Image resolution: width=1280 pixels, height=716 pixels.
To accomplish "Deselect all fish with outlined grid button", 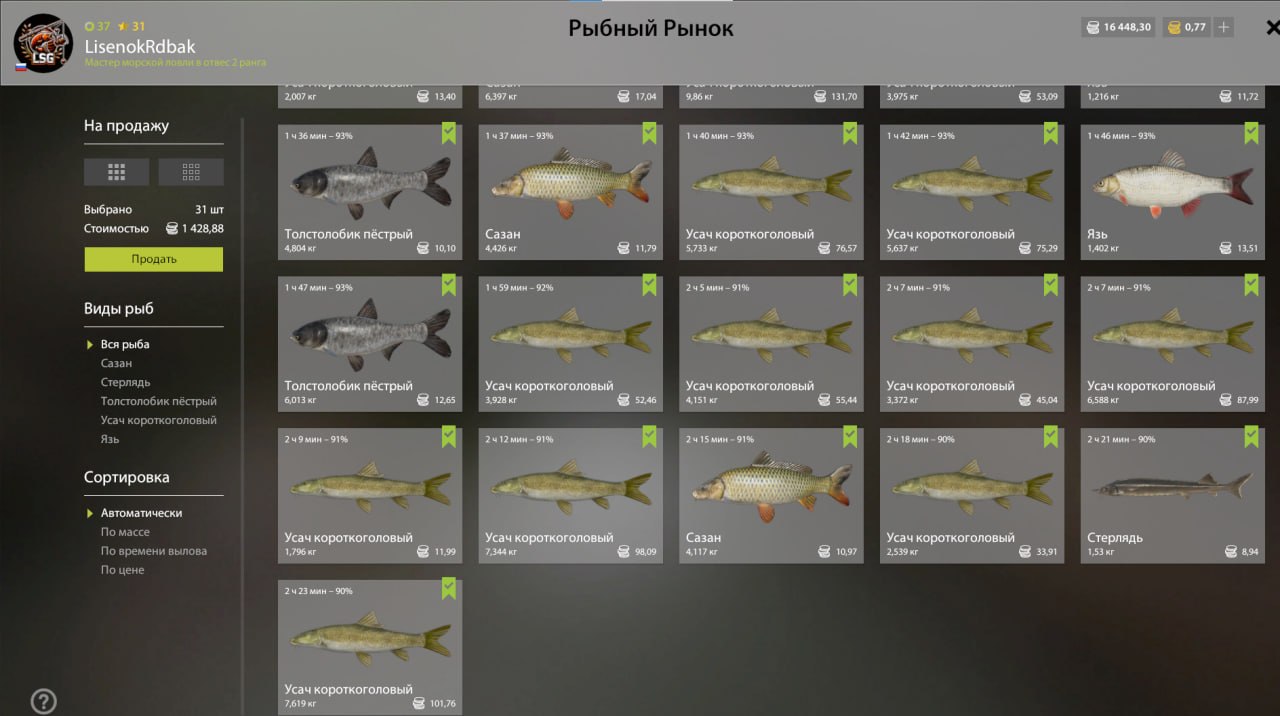I will point(191,172).
